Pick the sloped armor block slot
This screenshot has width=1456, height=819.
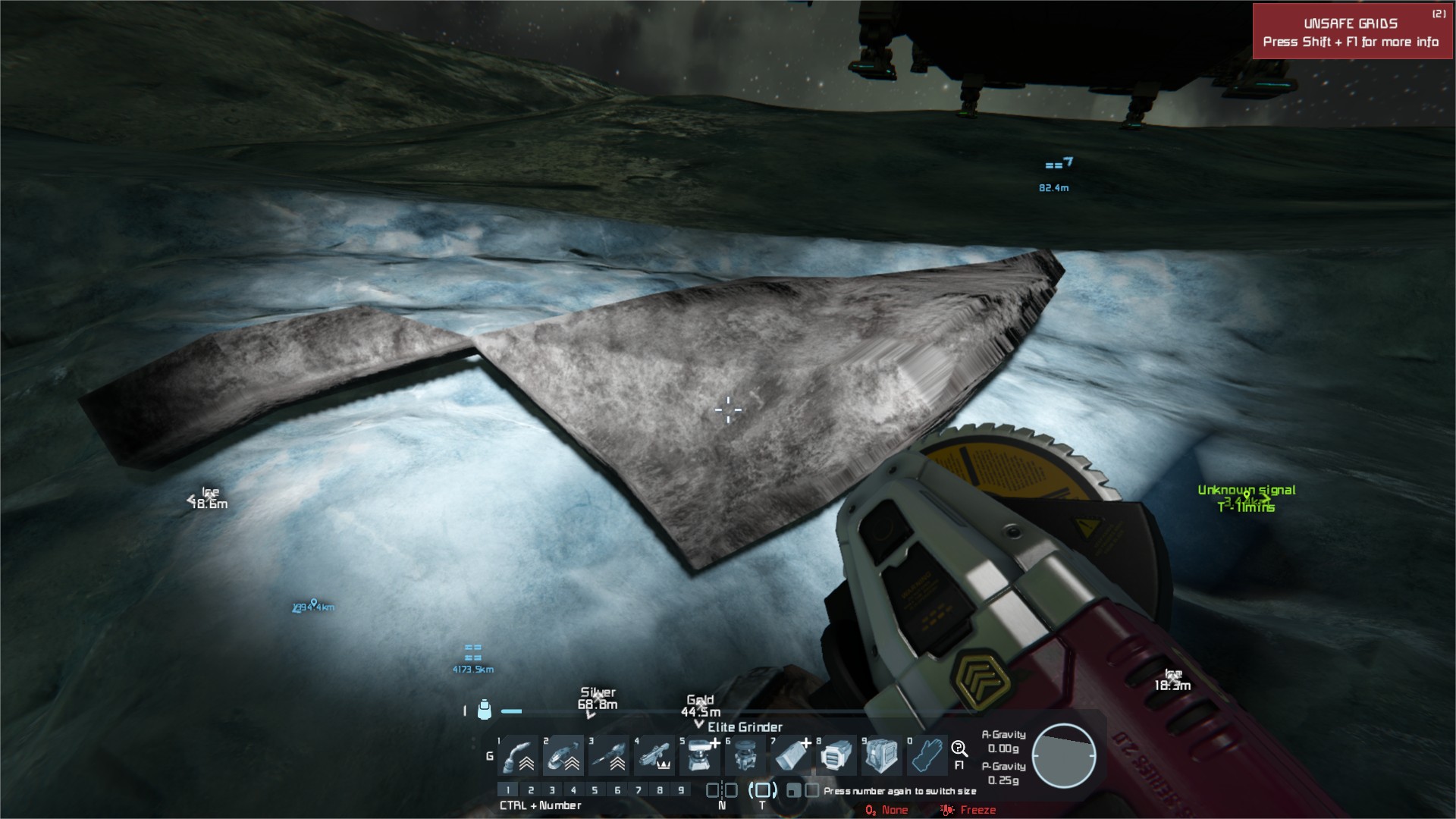pos(792,755)
